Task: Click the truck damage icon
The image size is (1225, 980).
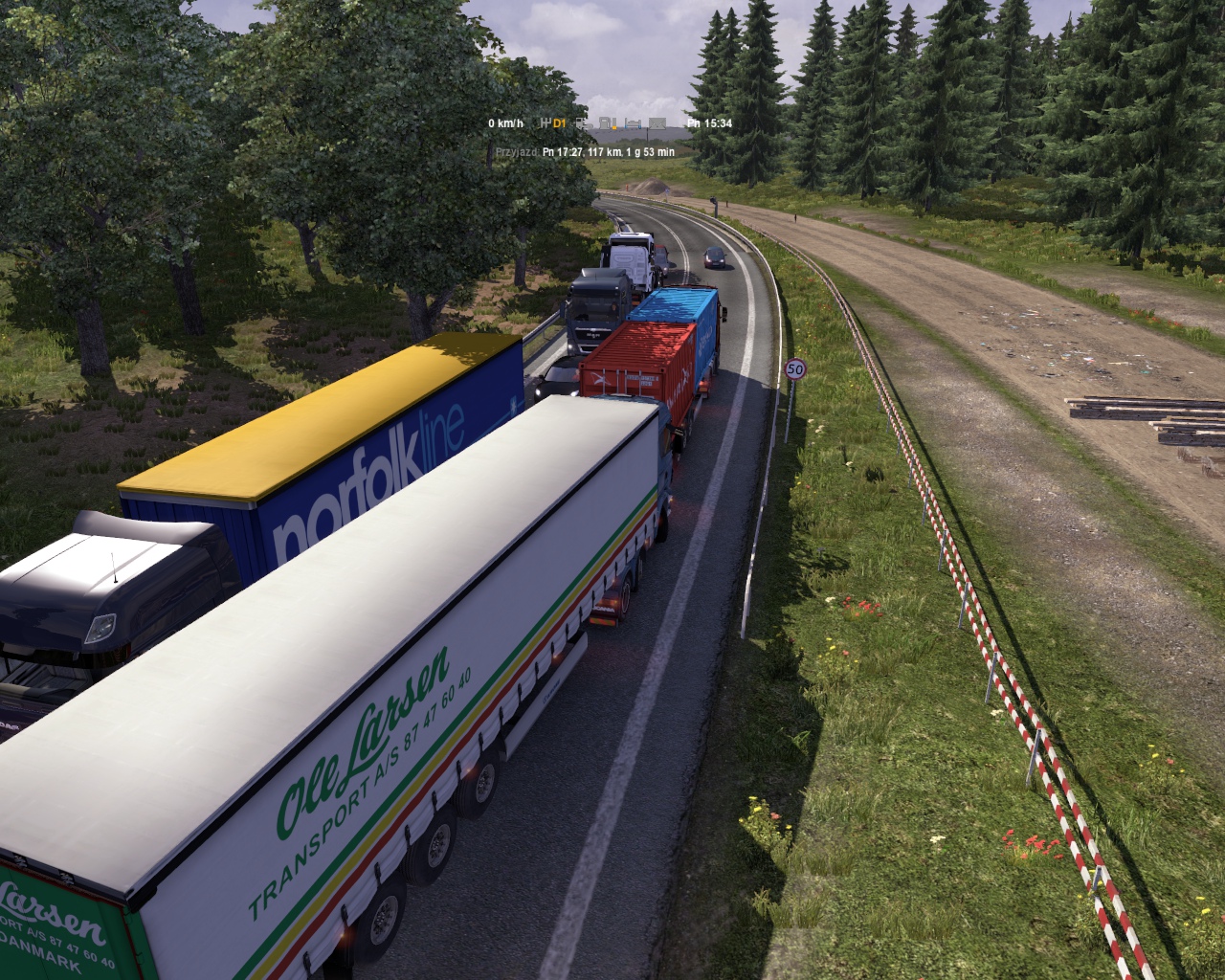Action: pos(583,123)
